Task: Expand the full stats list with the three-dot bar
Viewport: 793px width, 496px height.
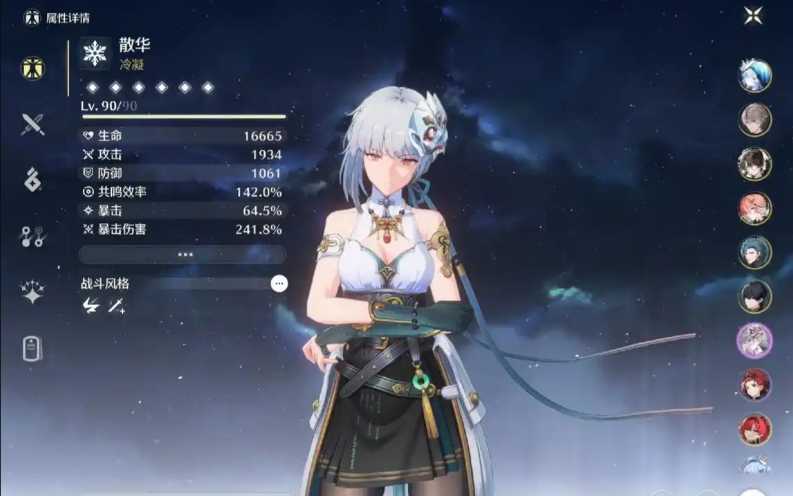Action: click(184, 254)
